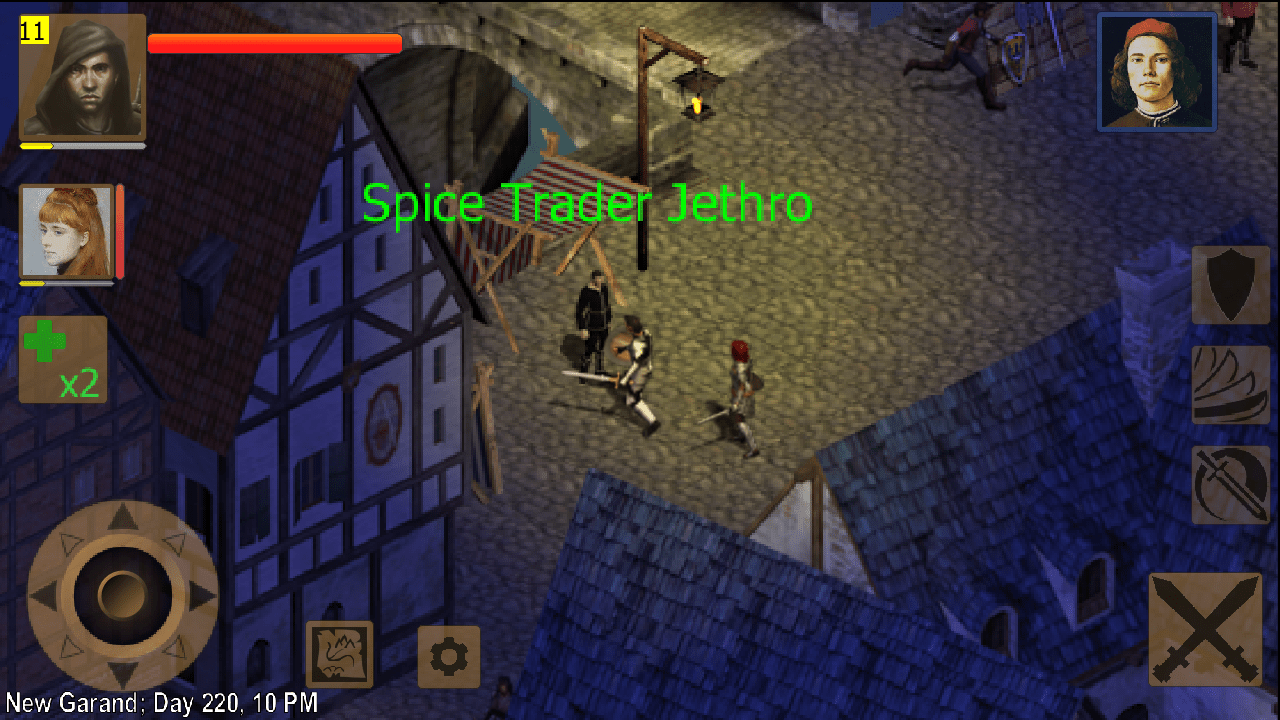Image resolution: width=1280 pixels, height=720 pixels.
Task: Click the hero's red health bar
Action: pos(273,43)
